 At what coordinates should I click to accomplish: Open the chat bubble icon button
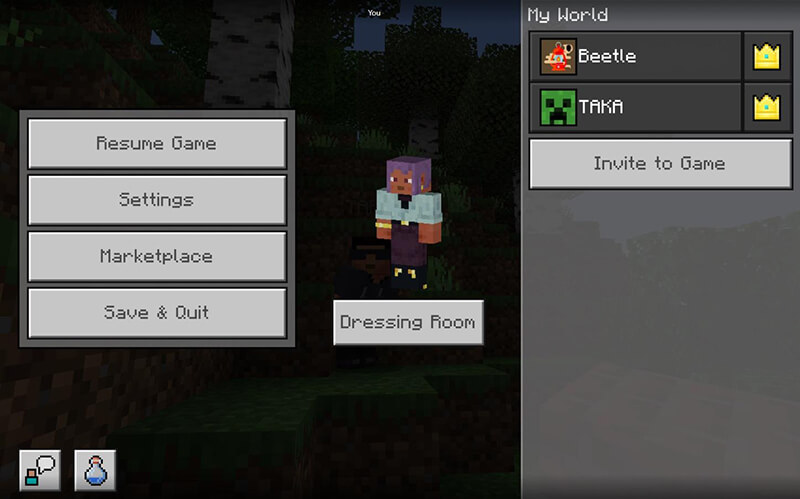(40, 469)
